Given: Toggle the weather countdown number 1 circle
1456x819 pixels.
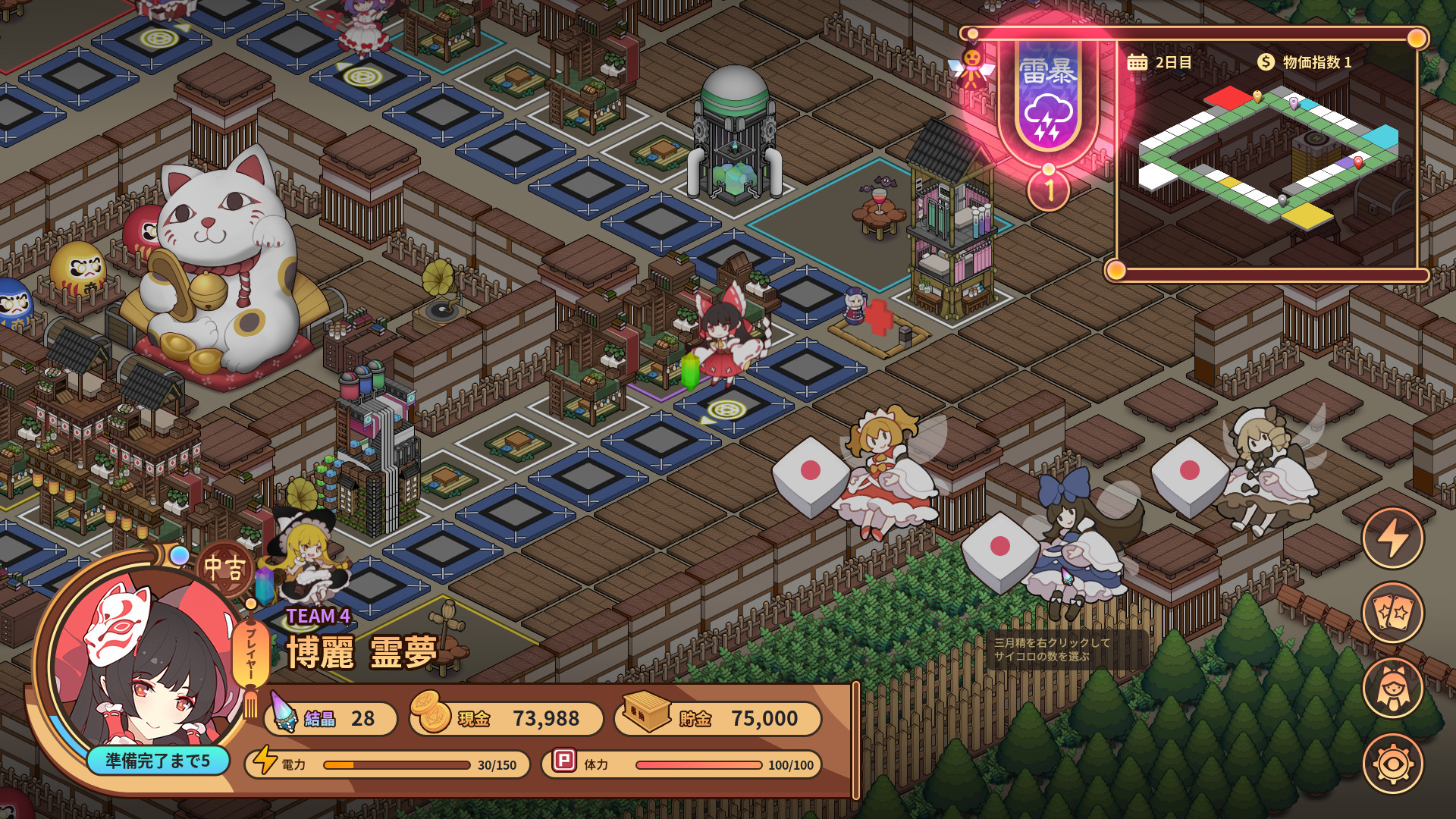Looking at the screenshot, I should tap(1047, 189).
